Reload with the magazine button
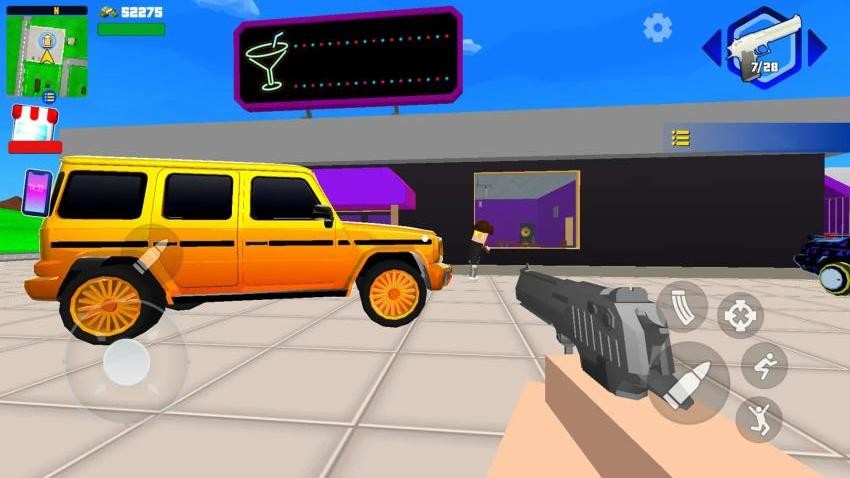This screenshot has height=478, width=850. click(x=682, y=306)
